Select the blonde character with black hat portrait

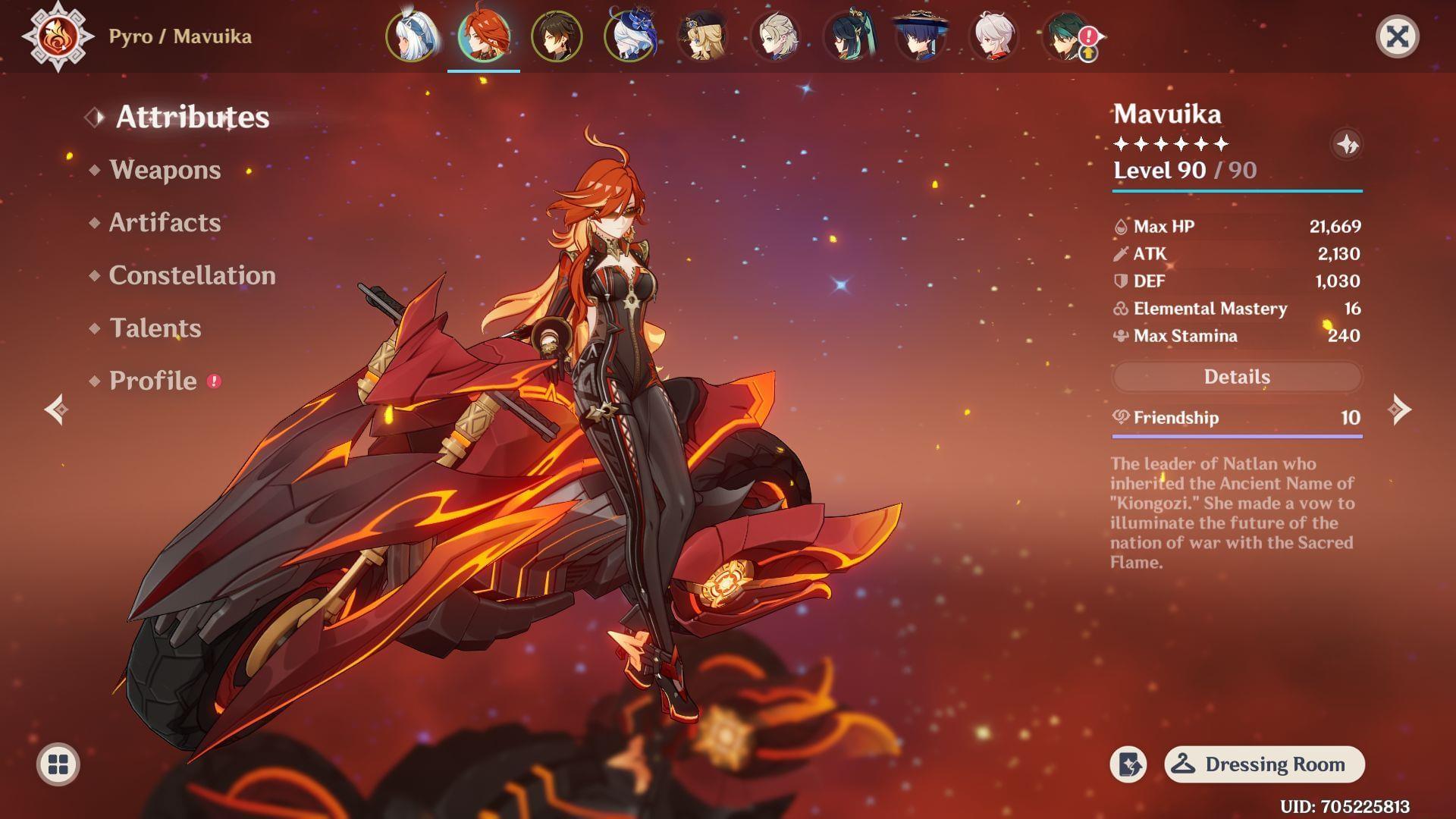point(702,36)
